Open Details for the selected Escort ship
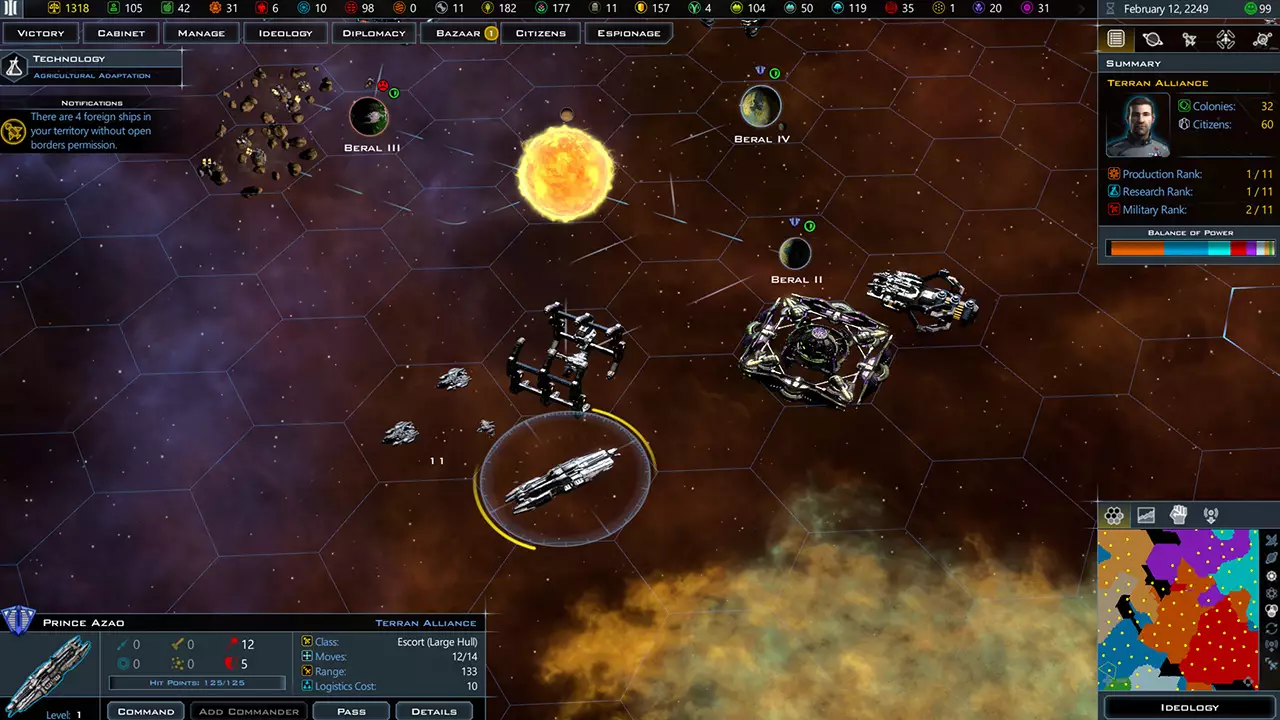 tap(433, 711)
